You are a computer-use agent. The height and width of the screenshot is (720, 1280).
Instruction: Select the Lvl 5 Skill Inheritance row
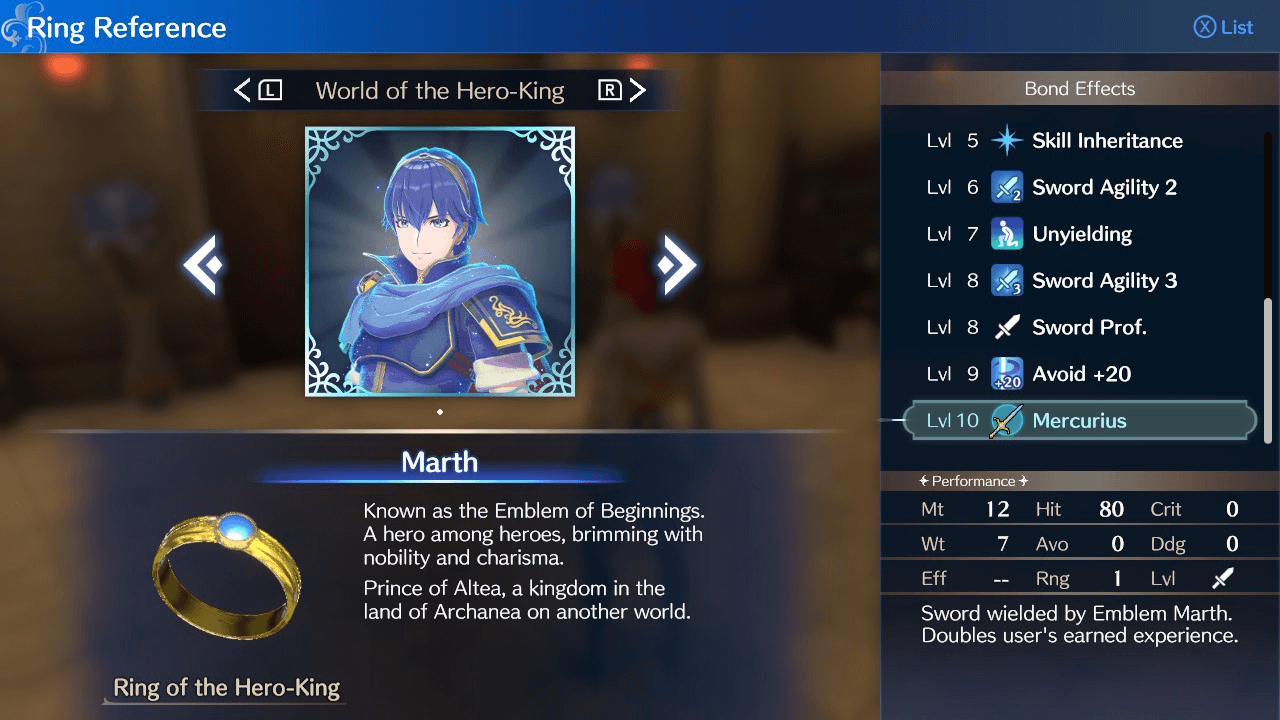(1080, 140)
